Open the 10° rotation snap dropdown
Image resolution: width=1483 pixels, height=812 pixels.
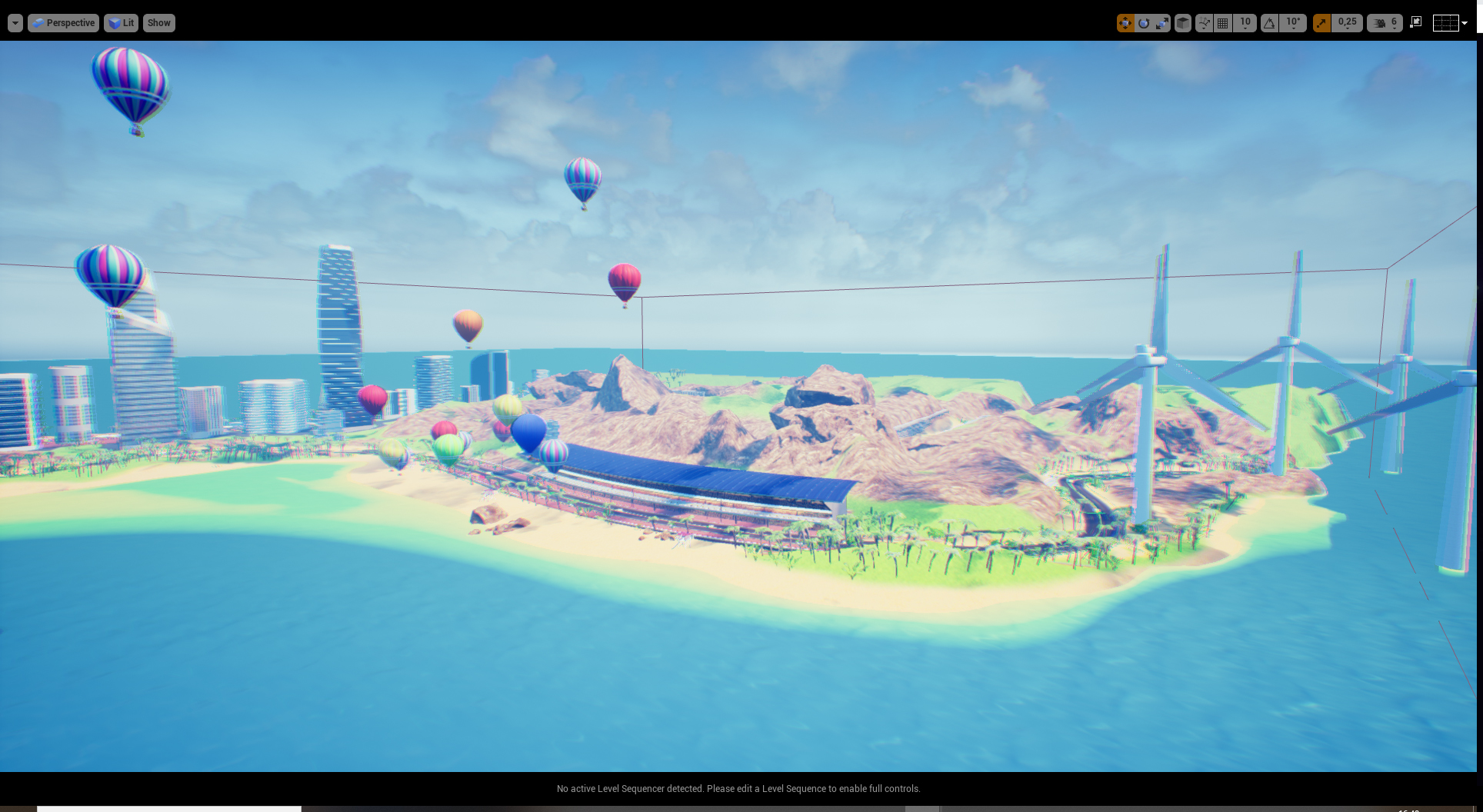[1293, 23]
